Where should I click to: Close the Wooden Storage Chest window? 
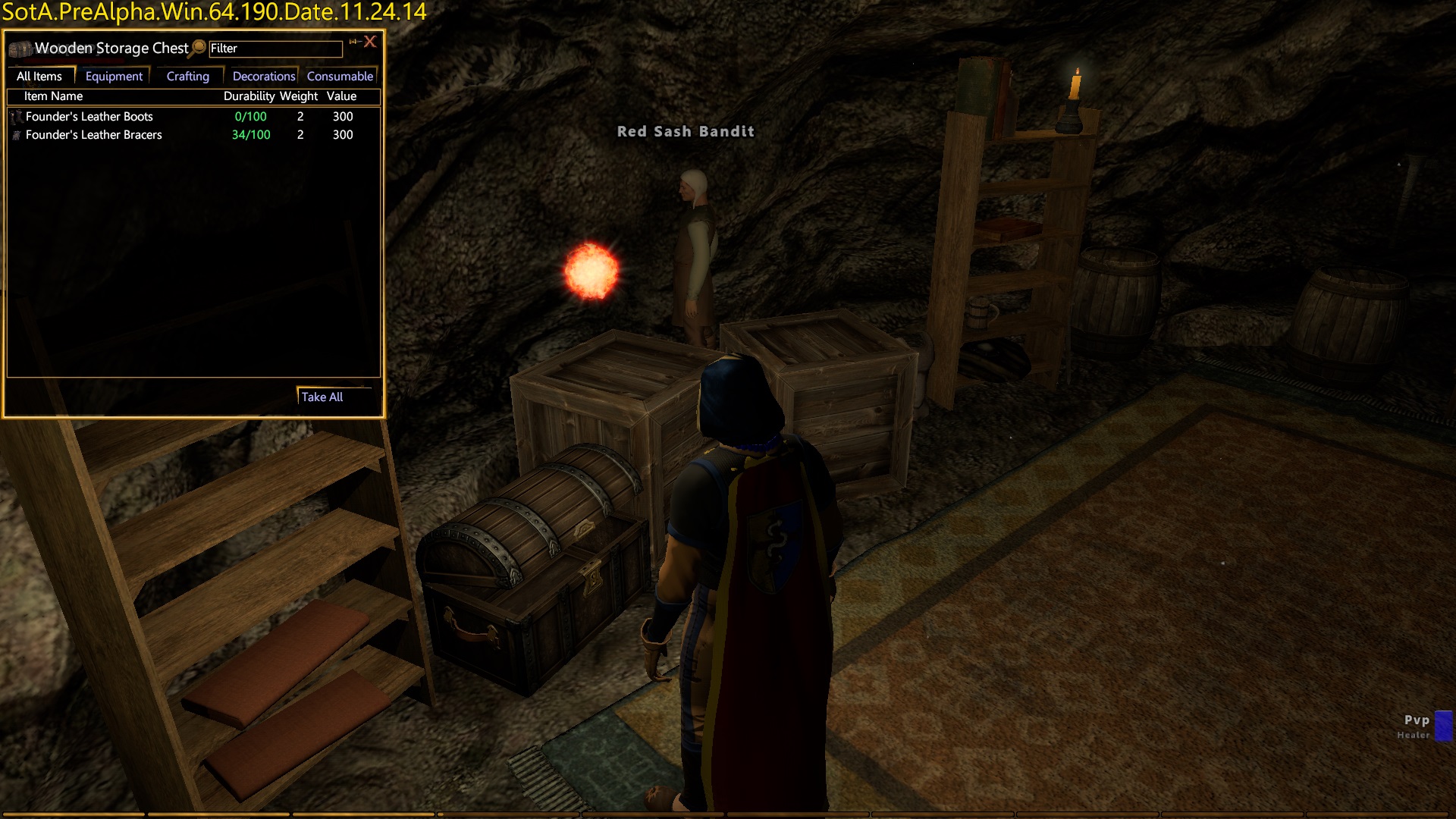[370, 42]
